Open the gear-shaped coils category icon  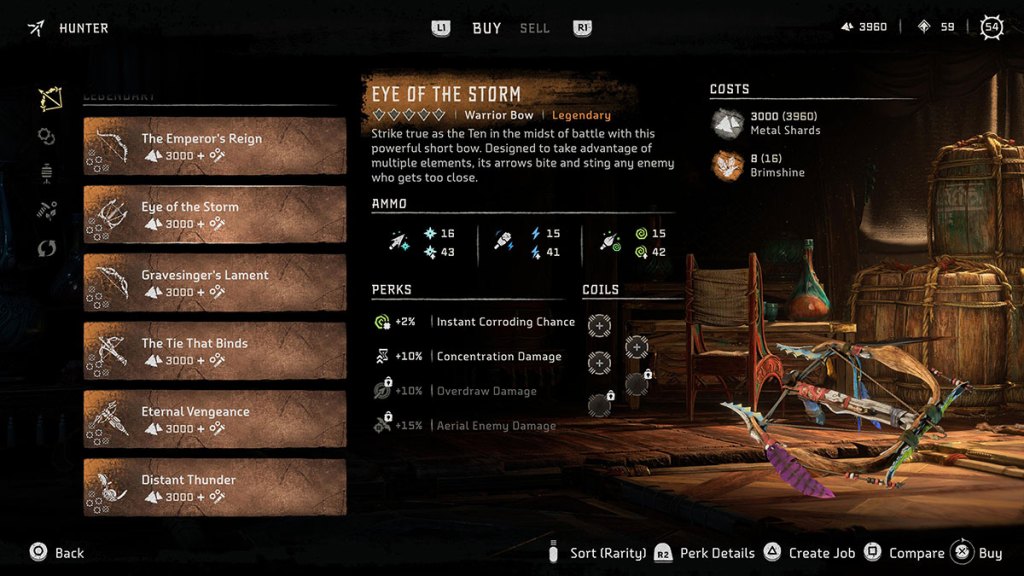[x=47, y=136]
